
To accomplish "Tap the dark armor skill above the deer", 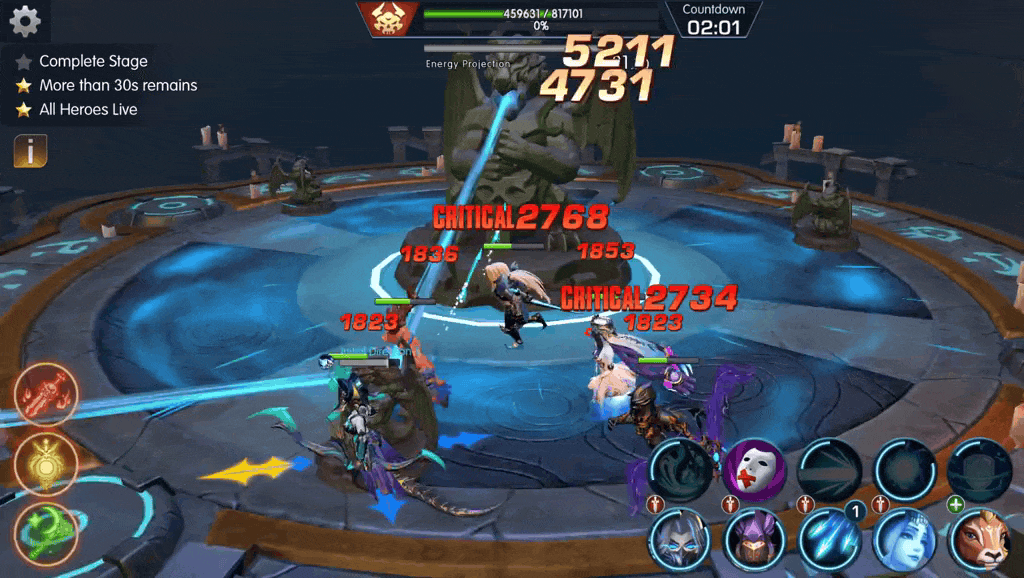I will point(979,468).
